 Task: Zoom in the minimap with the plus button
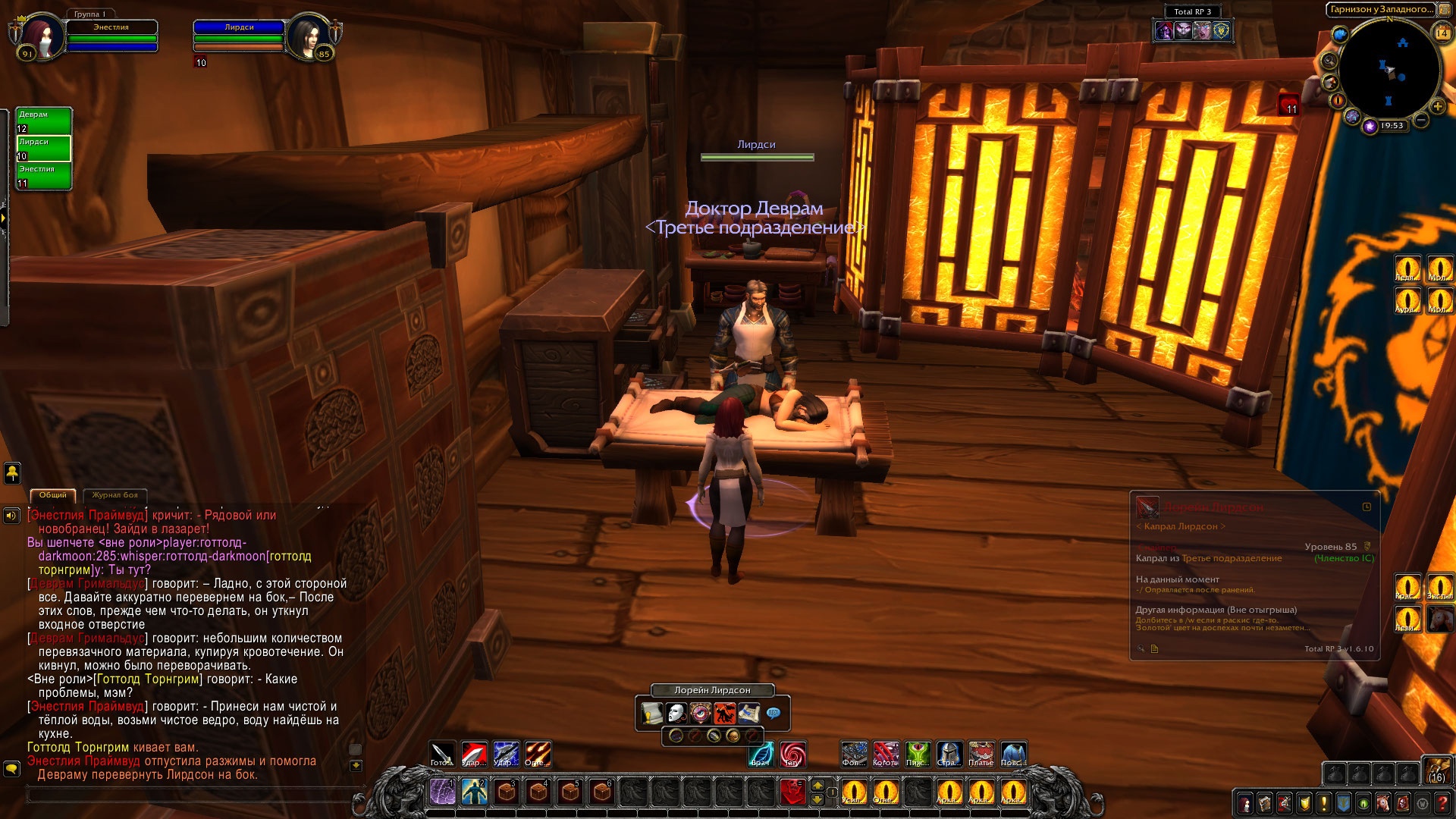point(1437,106)
